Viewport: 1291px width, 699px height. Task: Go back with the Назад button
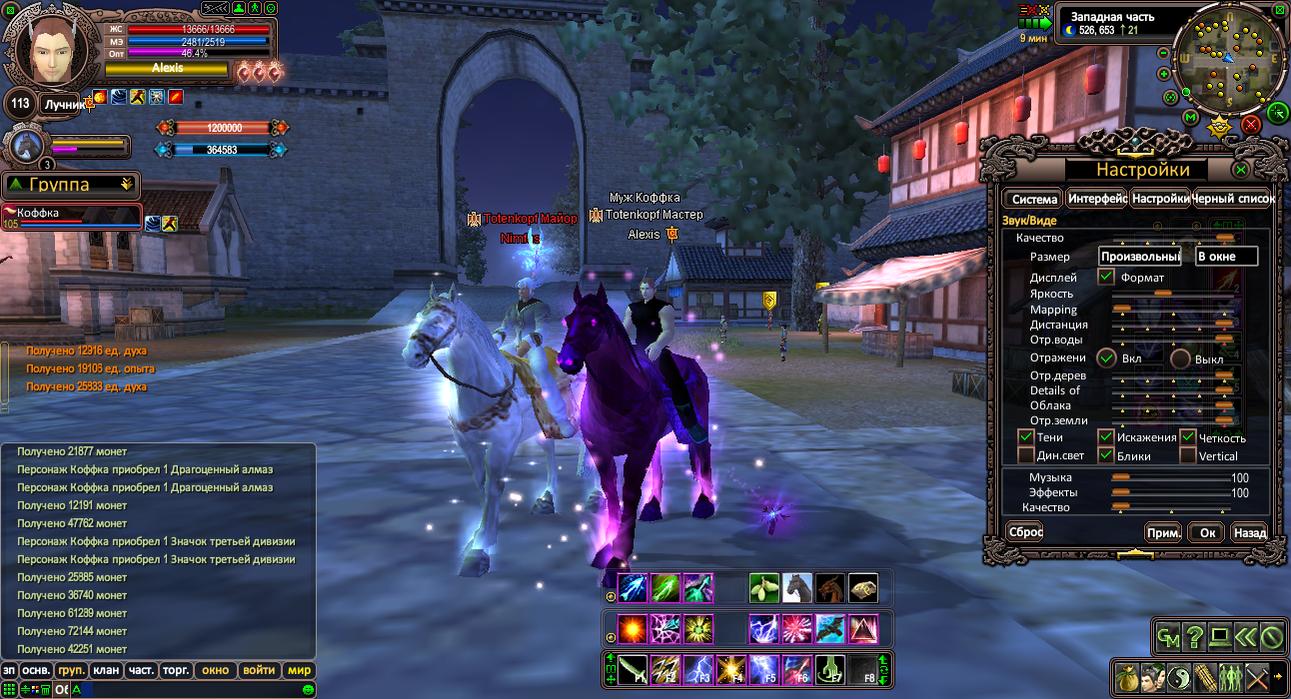coord(1249,533)
